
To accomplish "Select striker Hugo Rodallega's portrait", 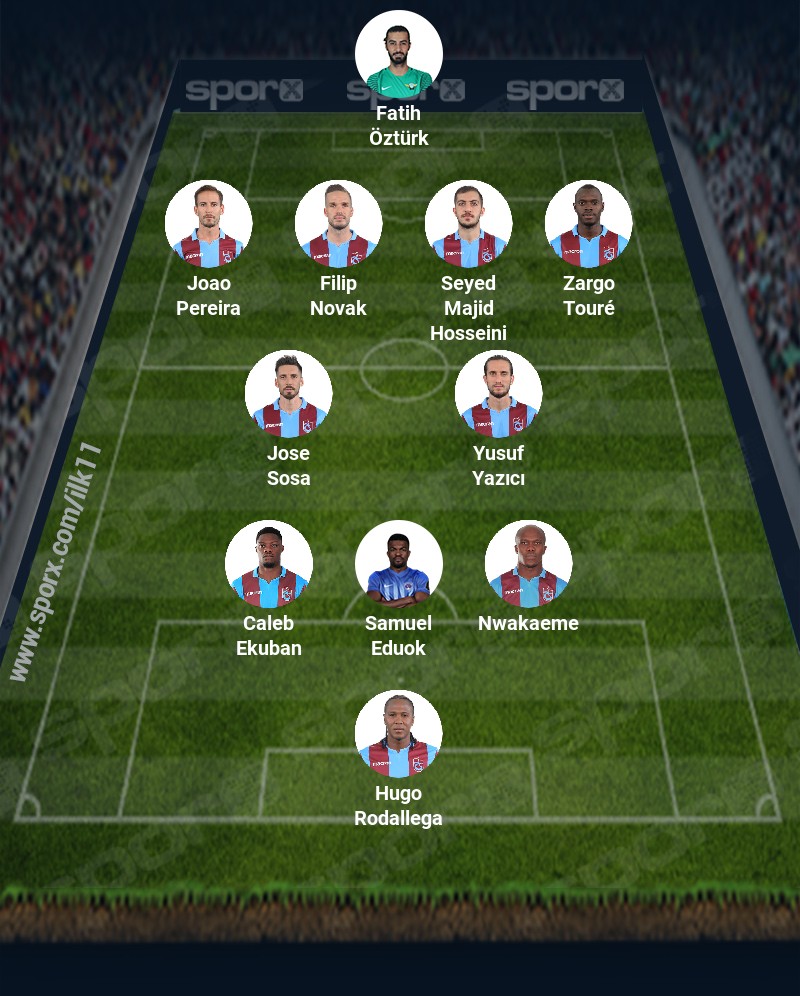I will pyautogui.click(x=398, y=734).
